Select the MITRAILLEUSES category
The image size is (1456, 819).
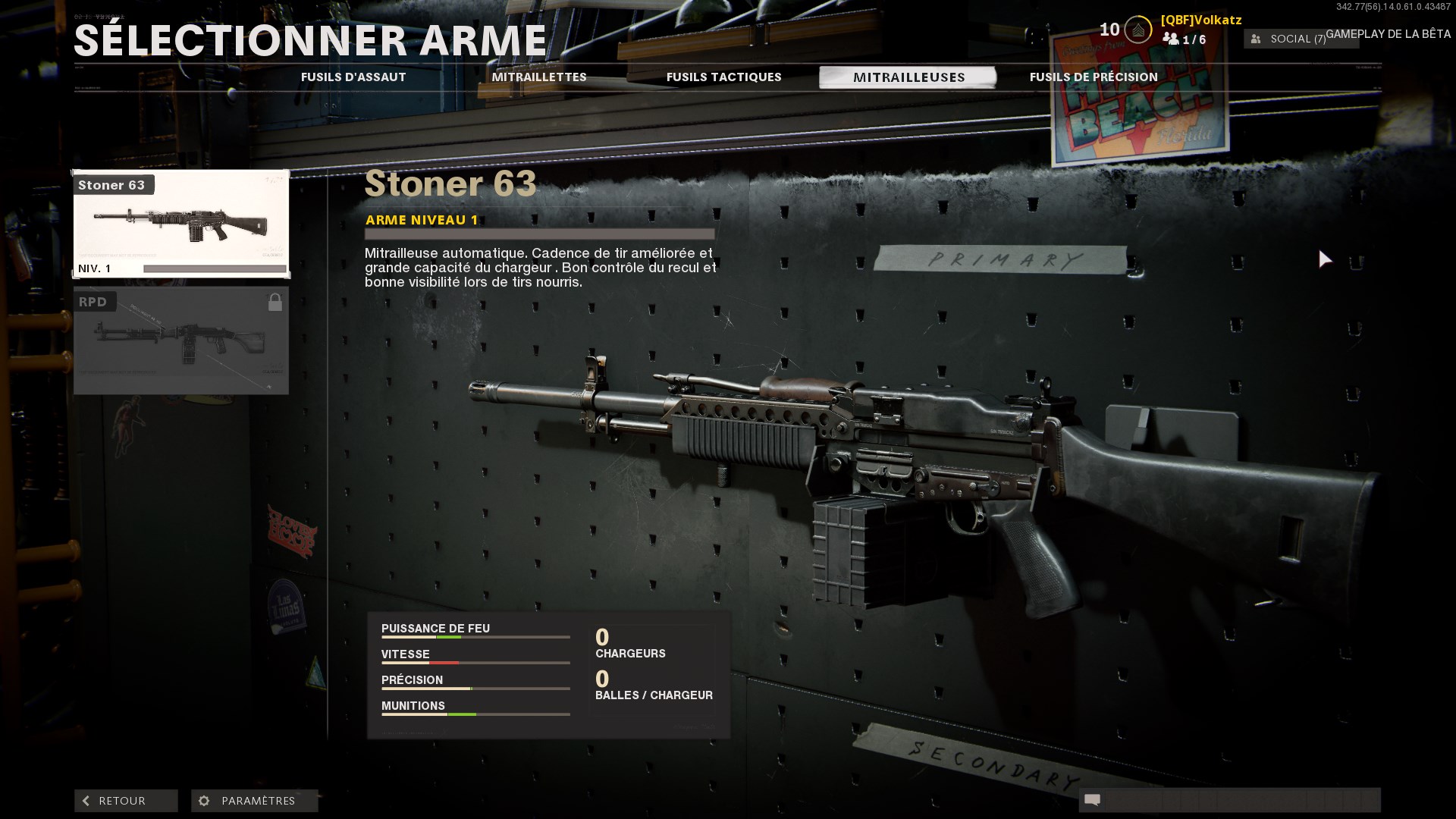click(908, 77)
